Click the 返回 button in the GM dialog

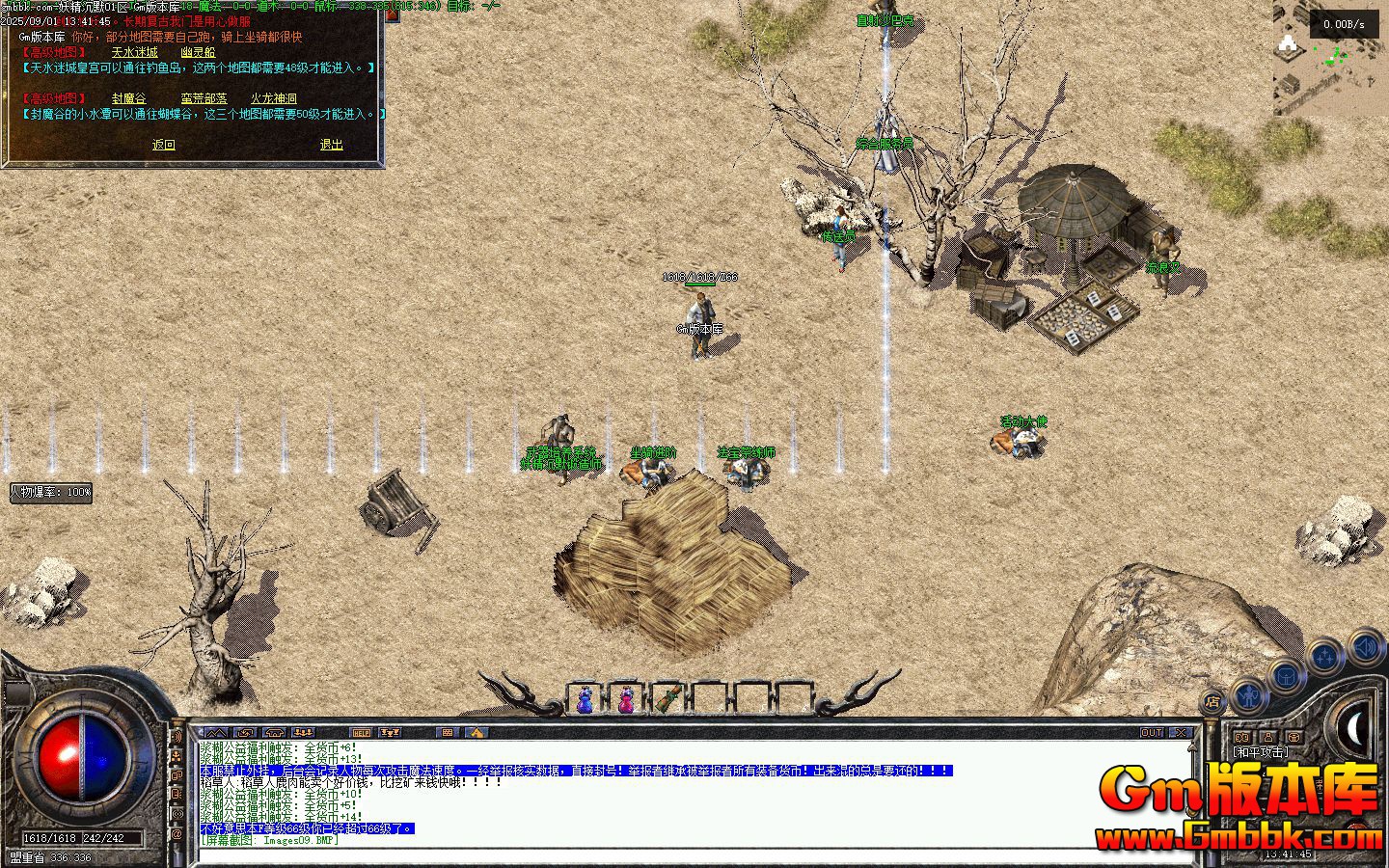pos(163,143)
